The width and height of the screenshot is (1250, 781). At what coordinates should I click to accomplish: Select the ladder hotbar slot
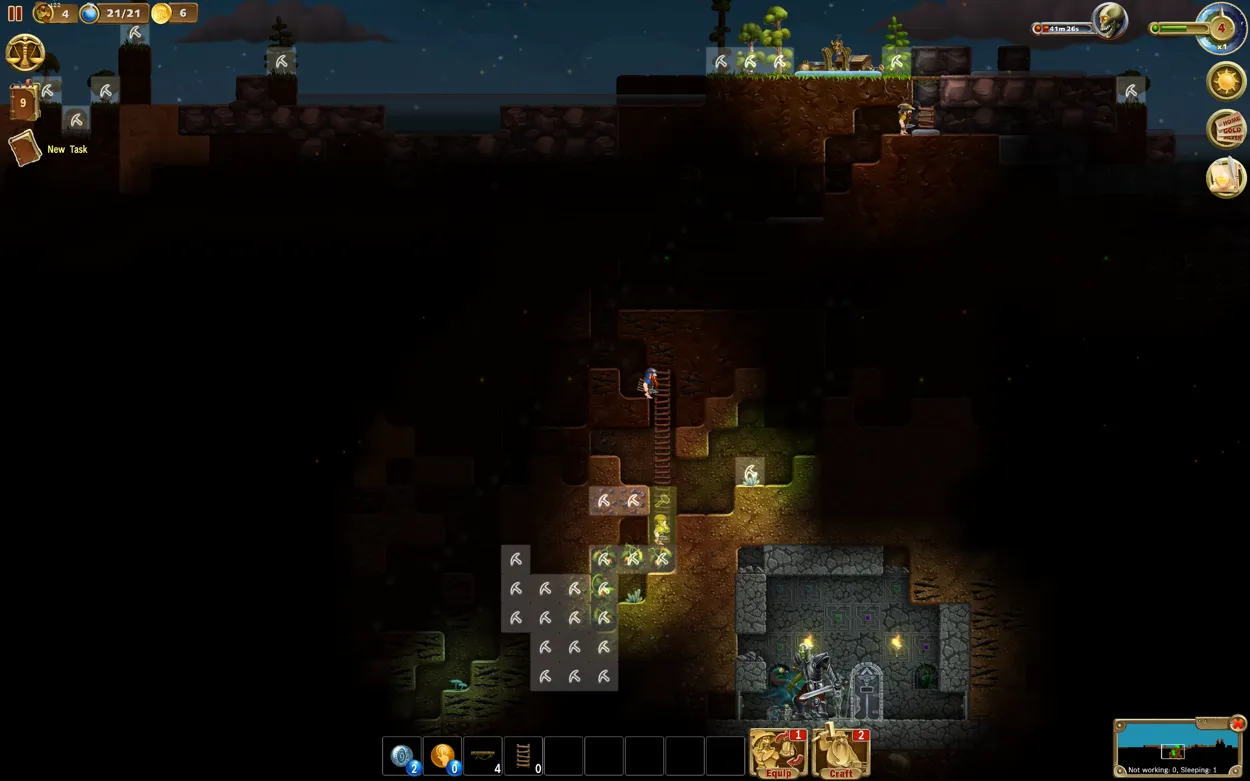point(523,756)
